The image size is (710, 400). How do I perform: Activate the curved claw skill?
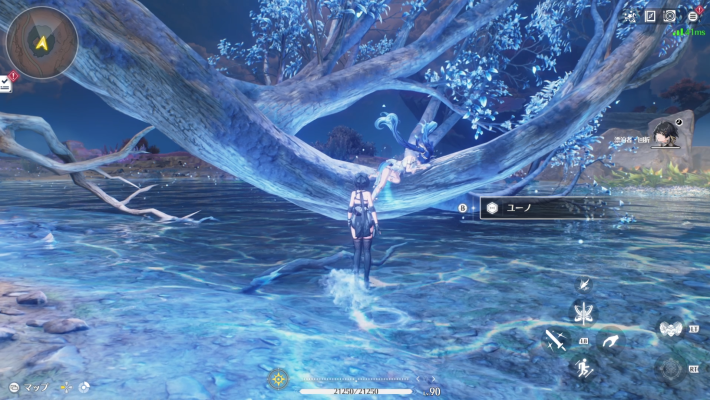pos(609,341)
